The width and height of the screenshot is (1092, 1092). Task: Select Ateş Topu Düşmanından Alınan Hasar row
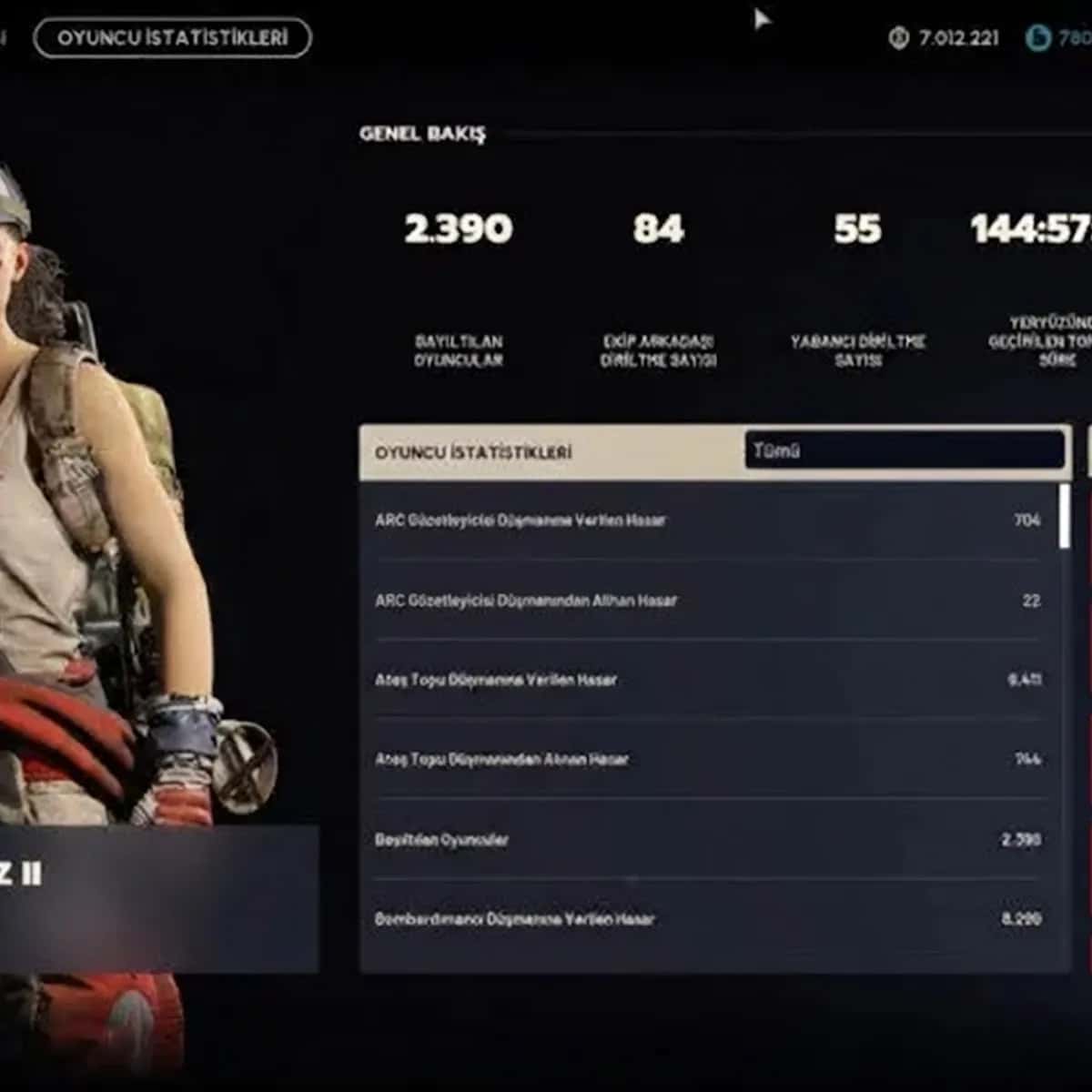click(x=708, y=759)
